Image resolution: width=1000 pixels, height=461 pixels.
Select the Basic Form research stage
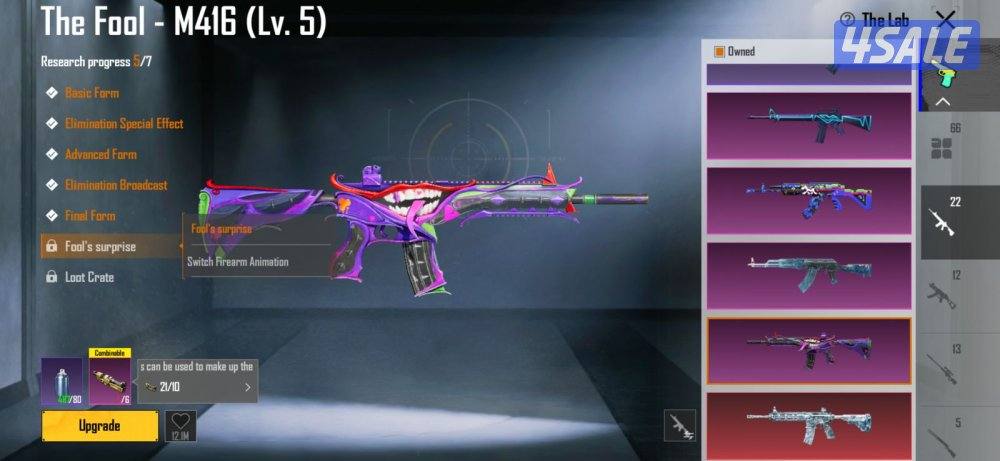tap(92, 93)
